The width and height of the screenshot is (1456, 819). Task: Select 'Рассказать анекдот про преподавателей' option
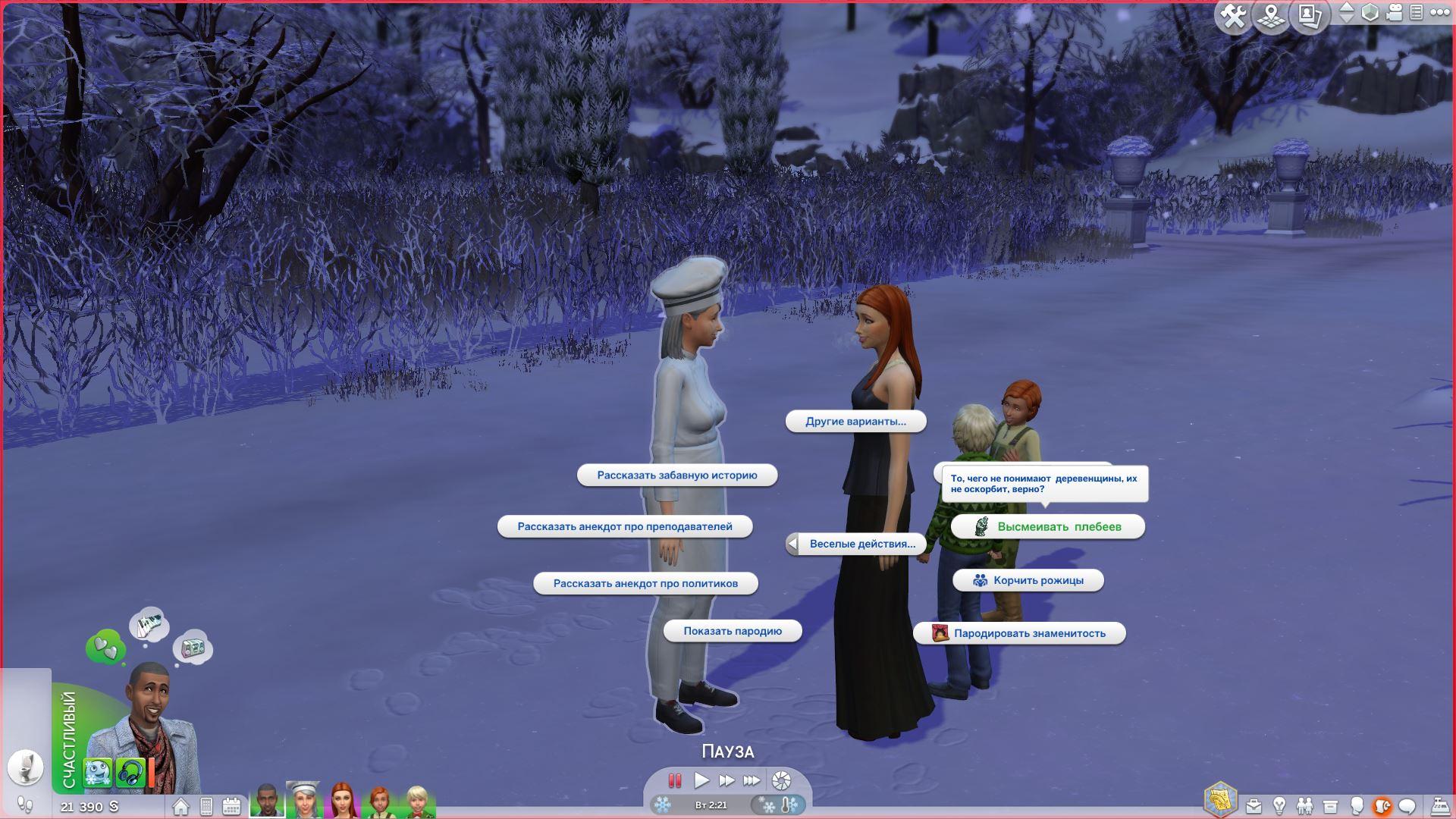pos(625,526)
